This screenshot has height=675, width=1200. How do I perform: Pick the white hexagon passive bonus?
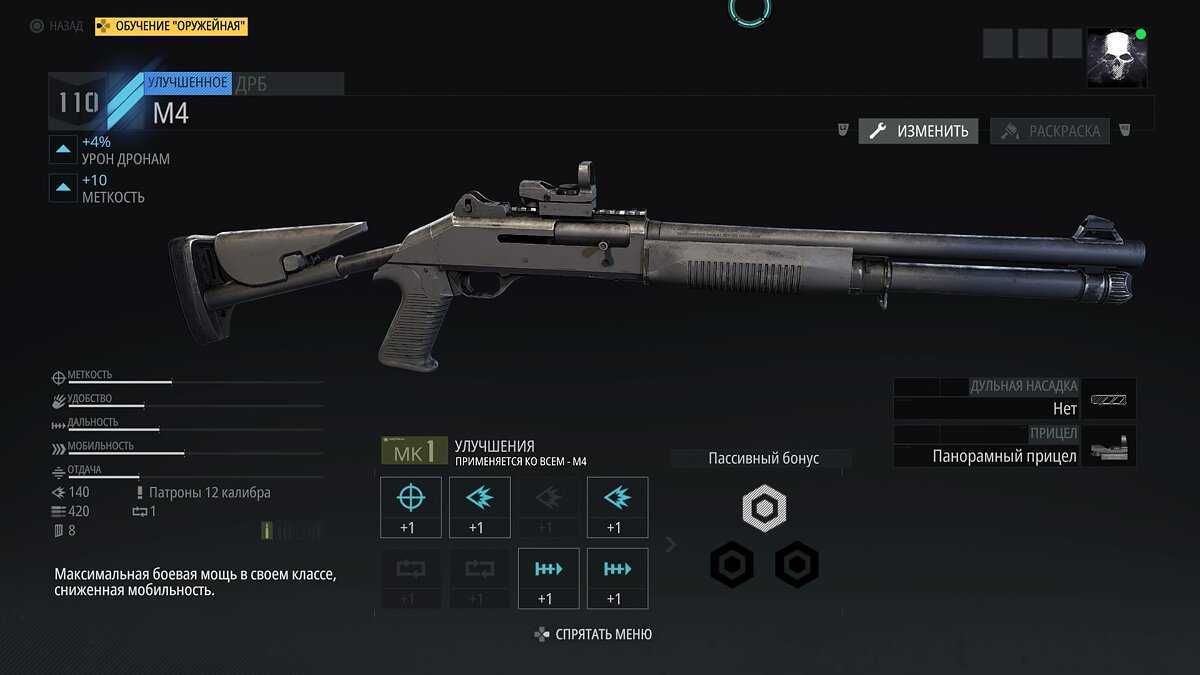(x=764, y=508)
